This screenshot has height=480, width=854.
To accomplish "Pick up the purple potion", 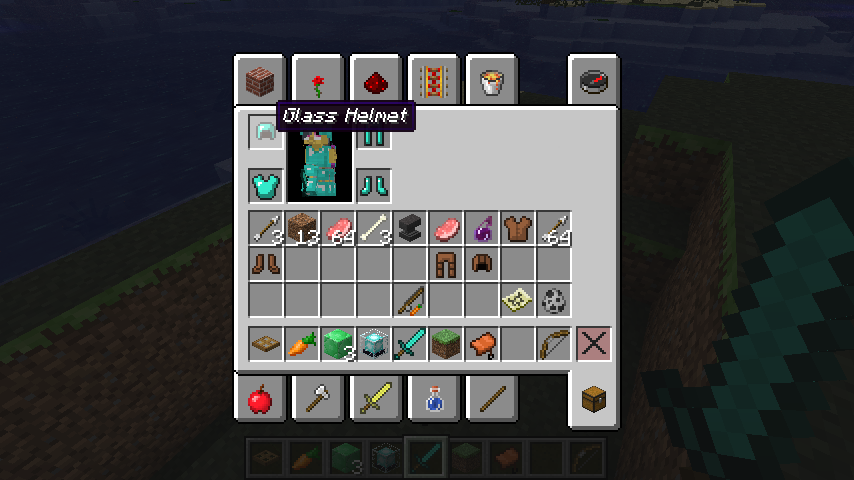I will pos(481,229).
